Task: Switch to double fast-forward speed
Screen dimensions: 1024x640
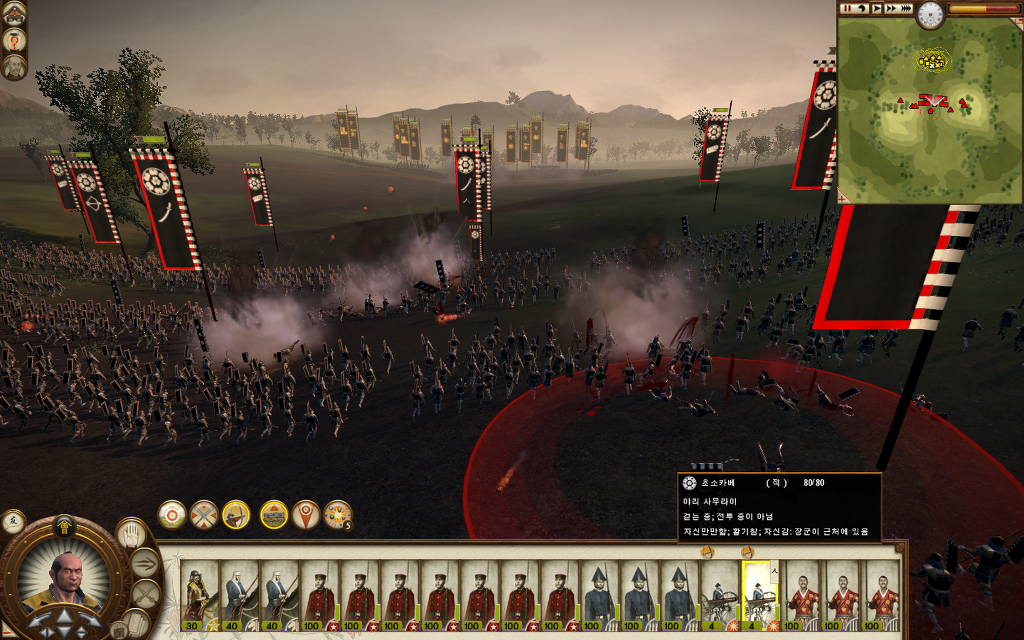Action: (x=891, y=8)
